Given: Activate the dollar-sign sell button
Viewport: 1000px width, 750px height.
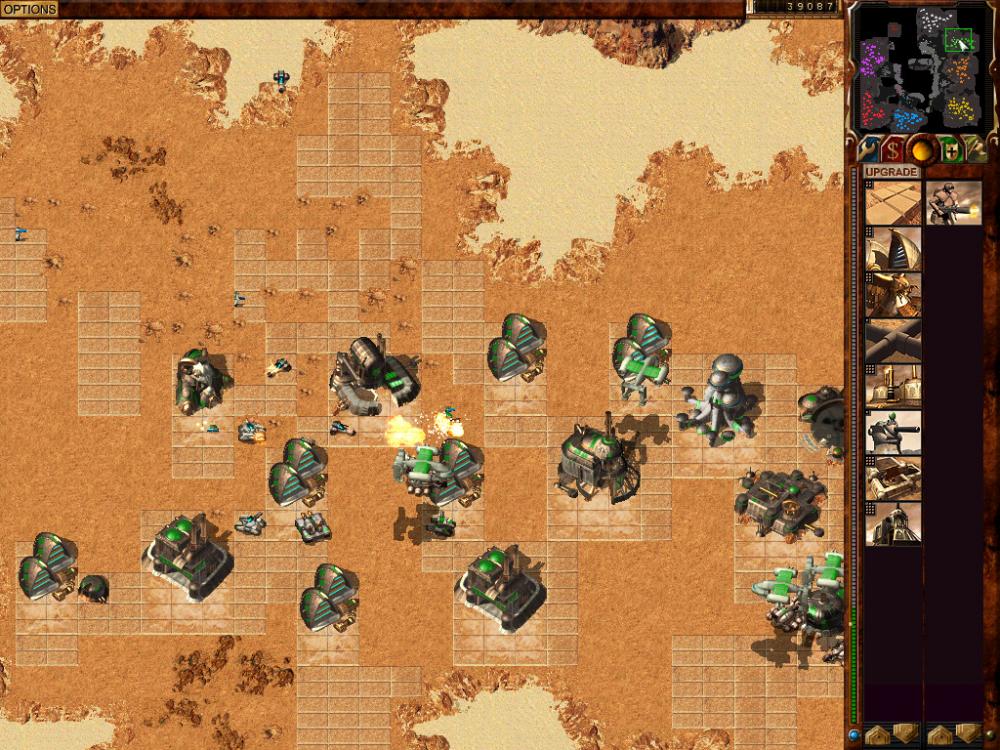Looking at the screenshot, I should click(892, 150).
